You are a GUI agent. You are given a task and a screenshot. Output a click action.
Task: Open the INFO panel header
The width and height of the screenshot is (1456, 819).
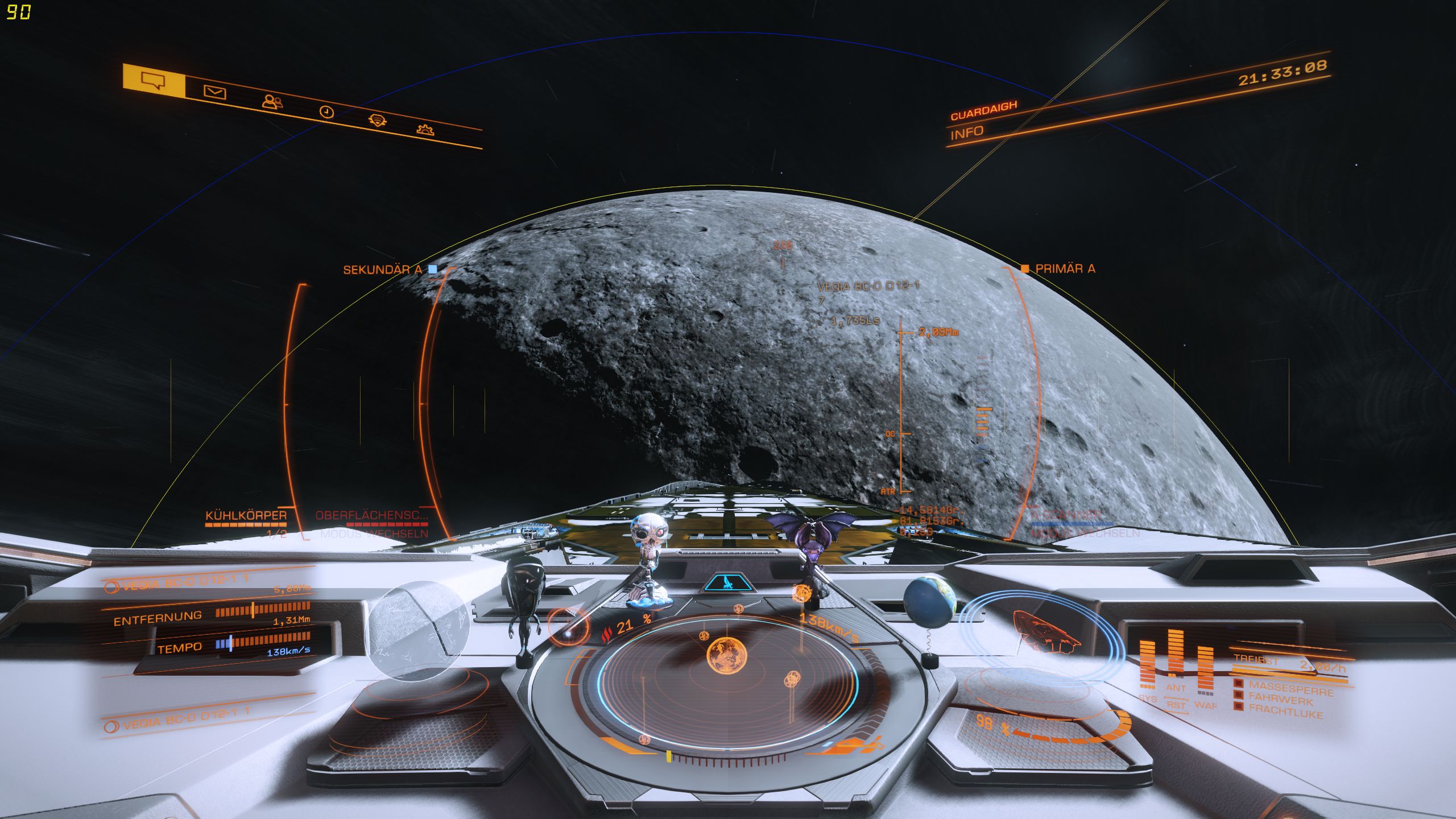click(967, 133)
